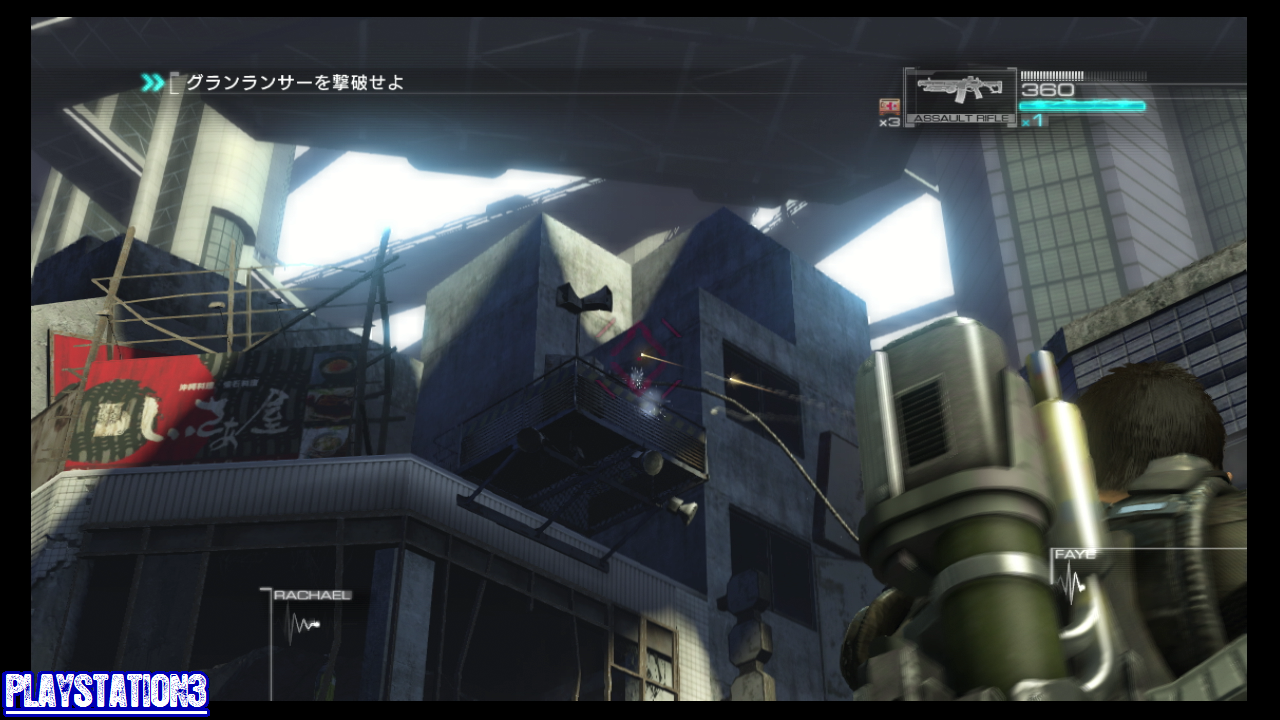Image resolution: width=1280 pixels, height=720 pixels.
Task: Click the medkit item icon
Action: point(889,107)
